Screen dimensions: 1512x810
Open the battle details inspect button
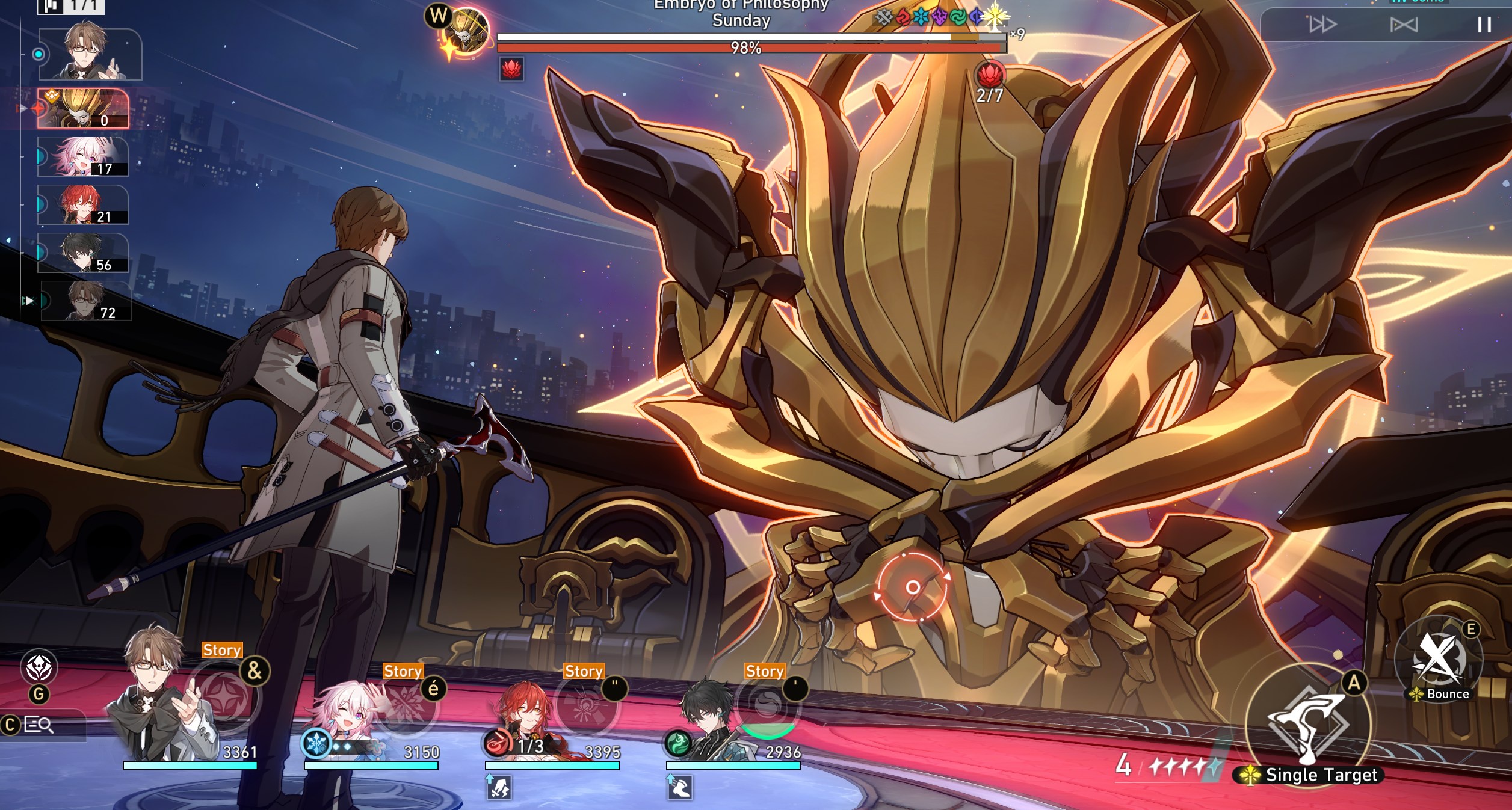tap(39, 725)
